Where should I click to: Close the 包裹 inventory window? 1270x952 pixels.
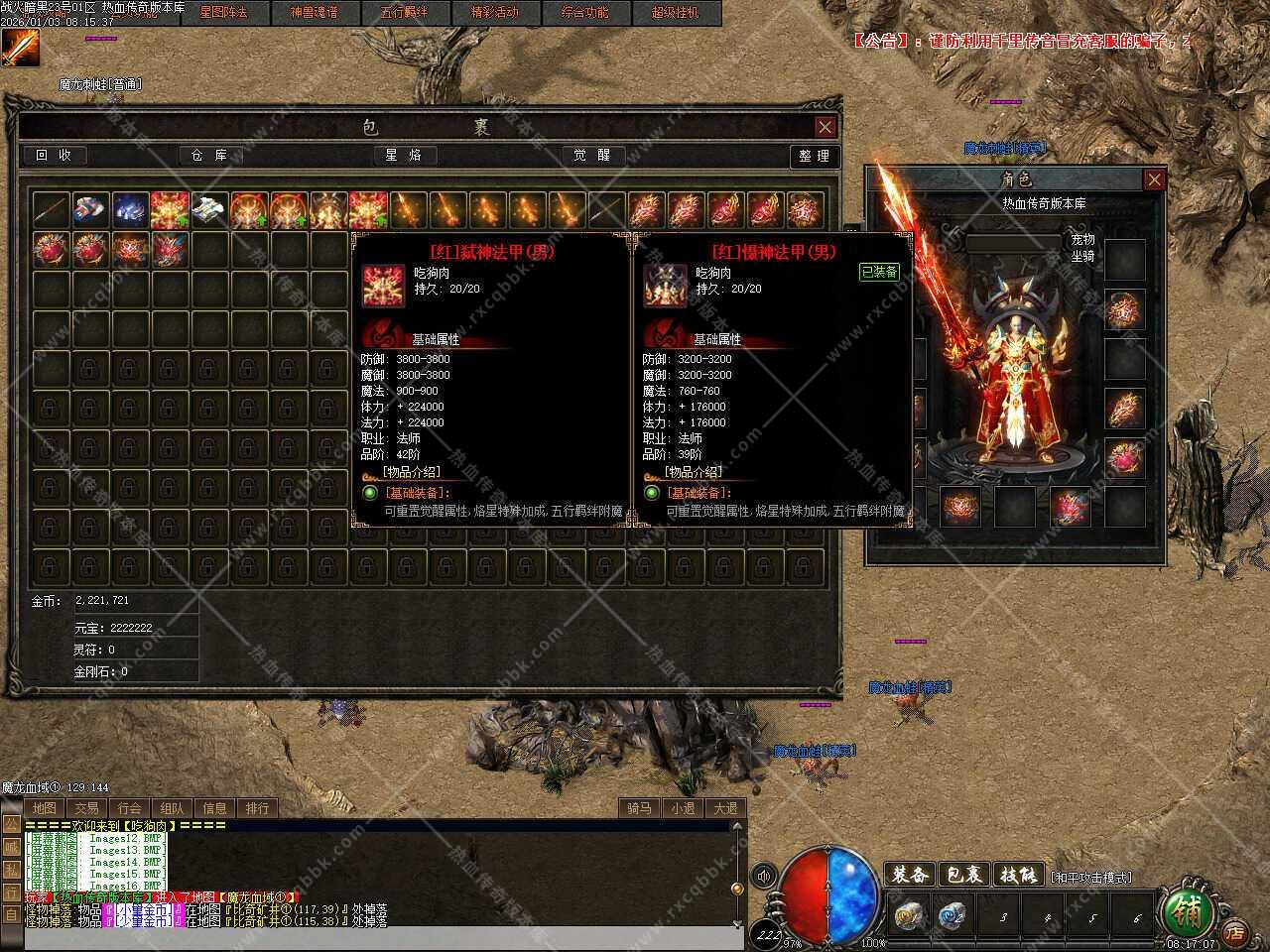pyautogui.click(x=825, y=127)
